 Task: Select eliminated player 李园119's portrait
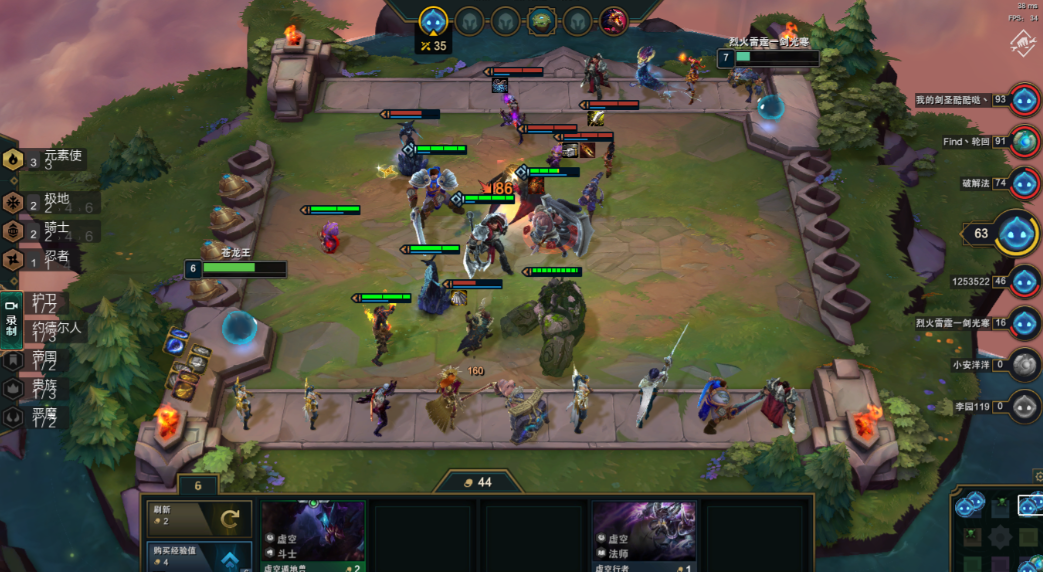pos(1023,407)
